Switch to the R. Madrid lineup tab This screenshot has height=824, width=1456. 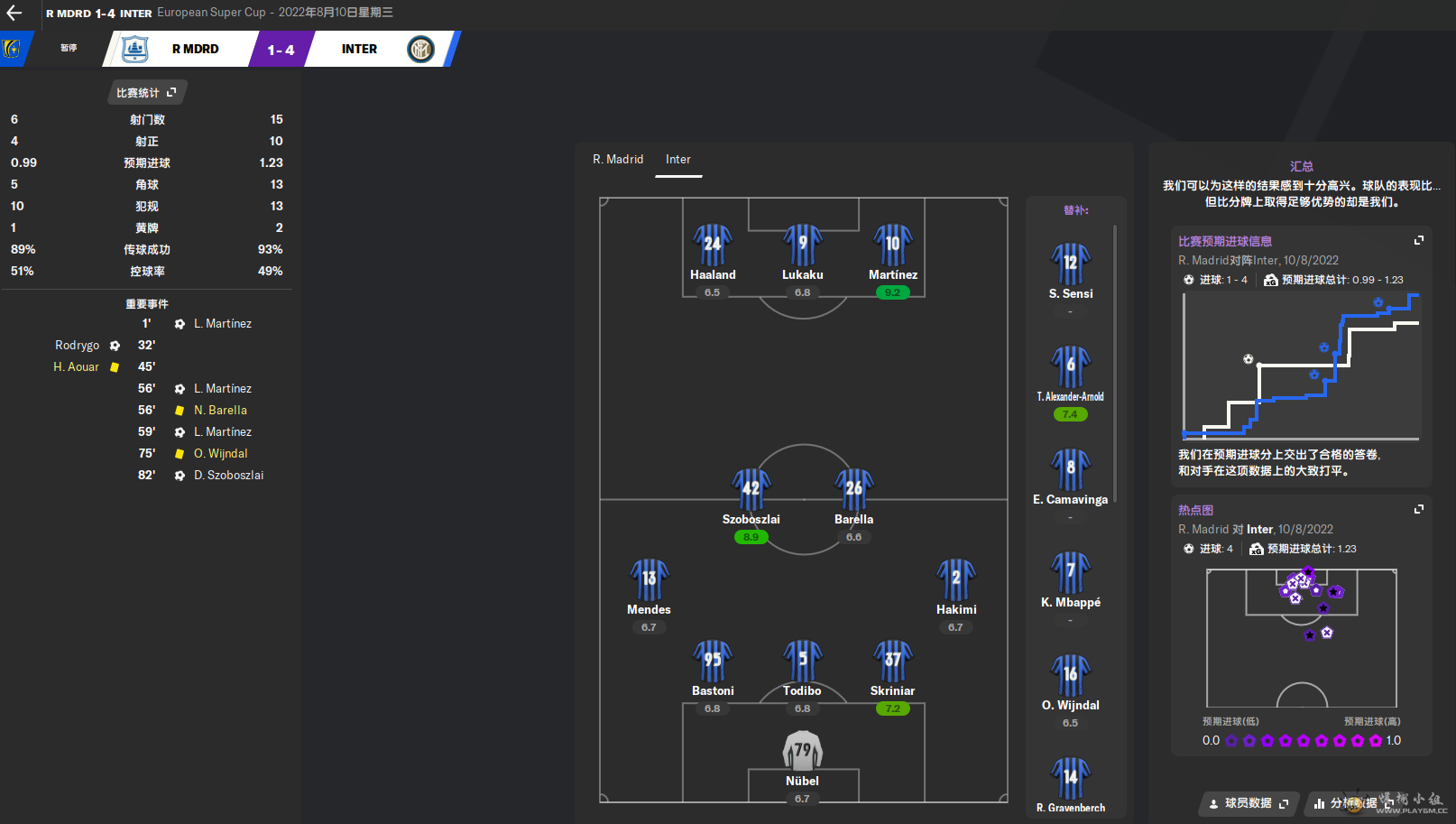(618, 159)
